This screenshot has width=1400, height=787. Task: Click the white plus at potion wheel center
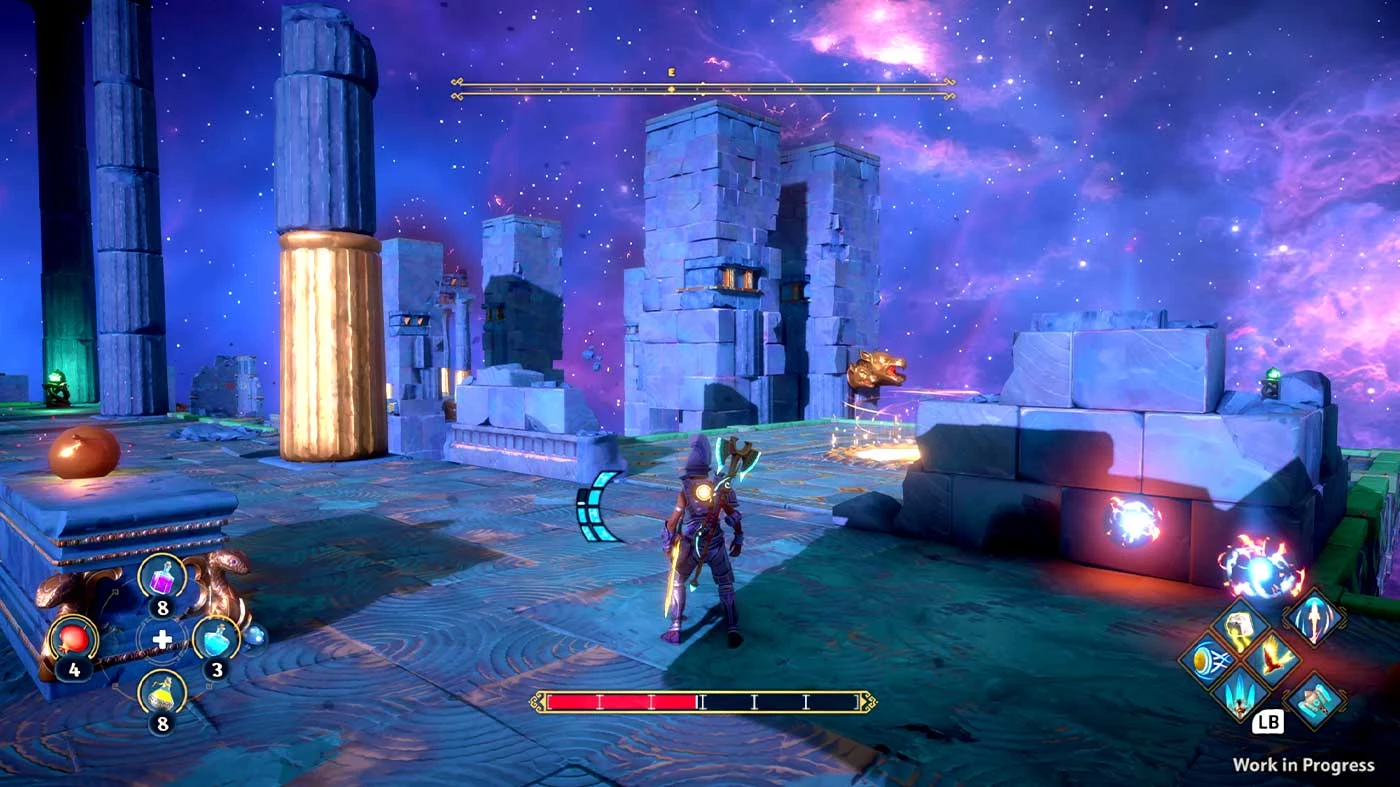[x=161, y=637]
